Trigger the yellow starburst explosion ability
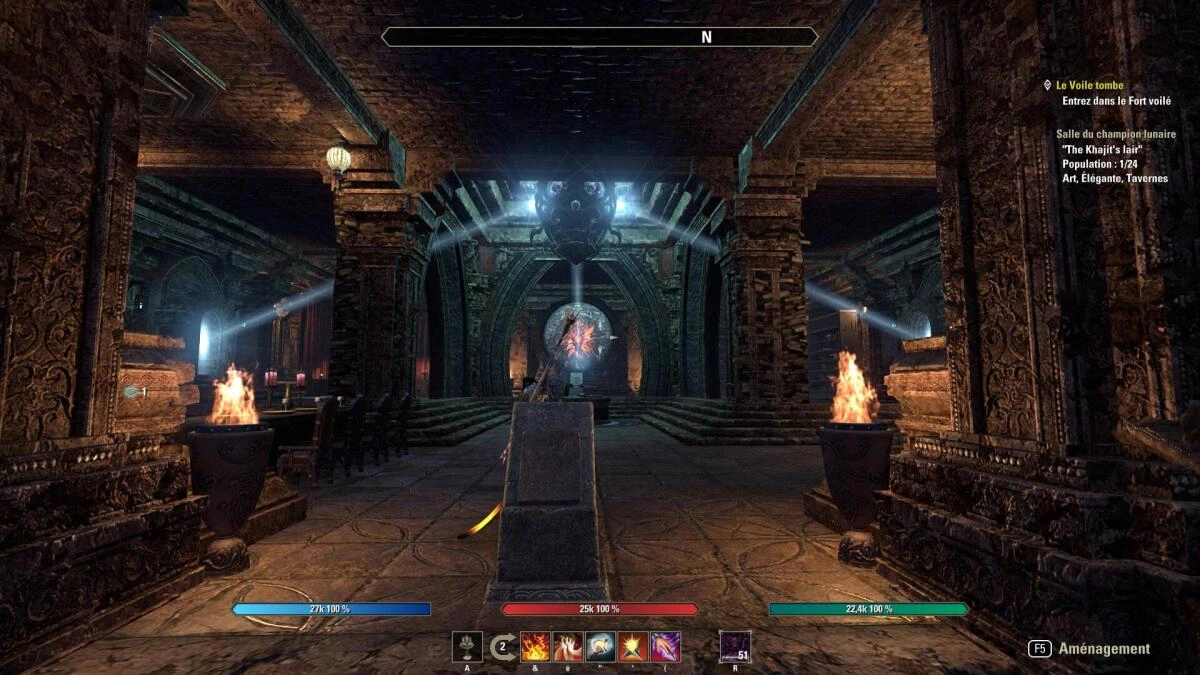Viewport: 1200px width, 675px height. coord(633,647)
